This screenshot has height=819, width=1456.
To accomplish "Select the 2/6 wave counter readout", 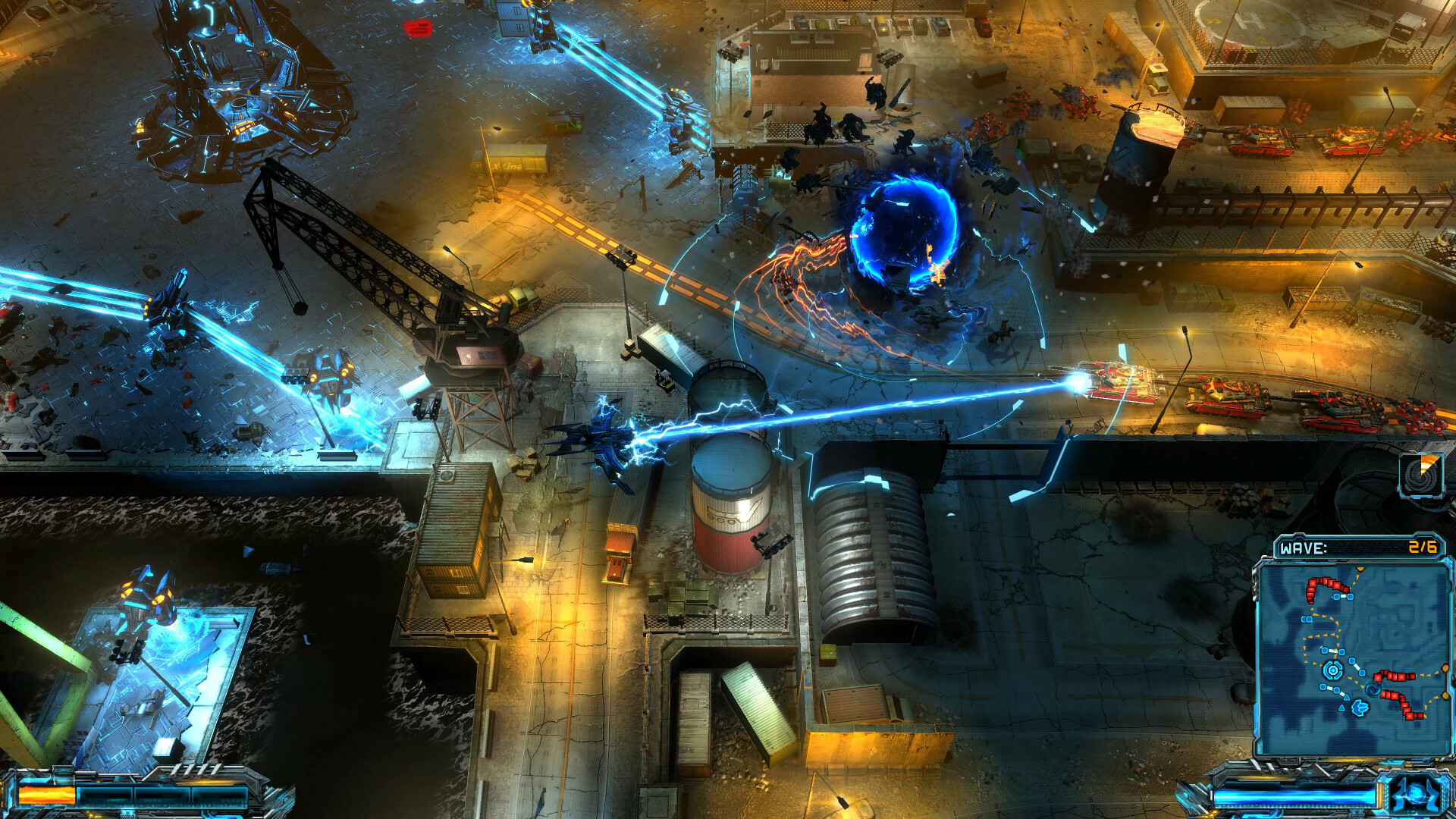I will click(1423, 546).
